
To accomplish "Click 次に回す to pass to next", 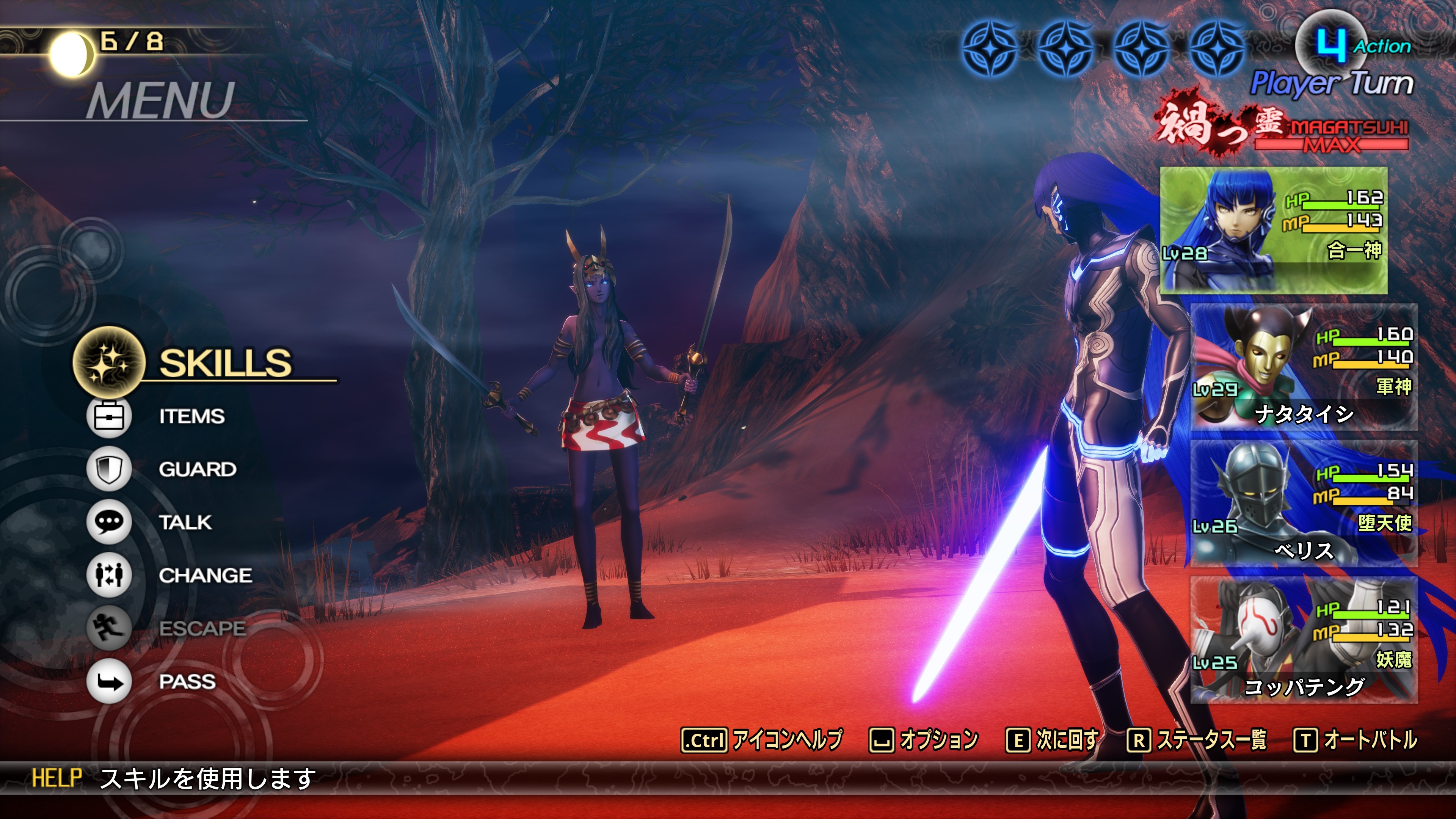I will click(x=1067, y=740).
